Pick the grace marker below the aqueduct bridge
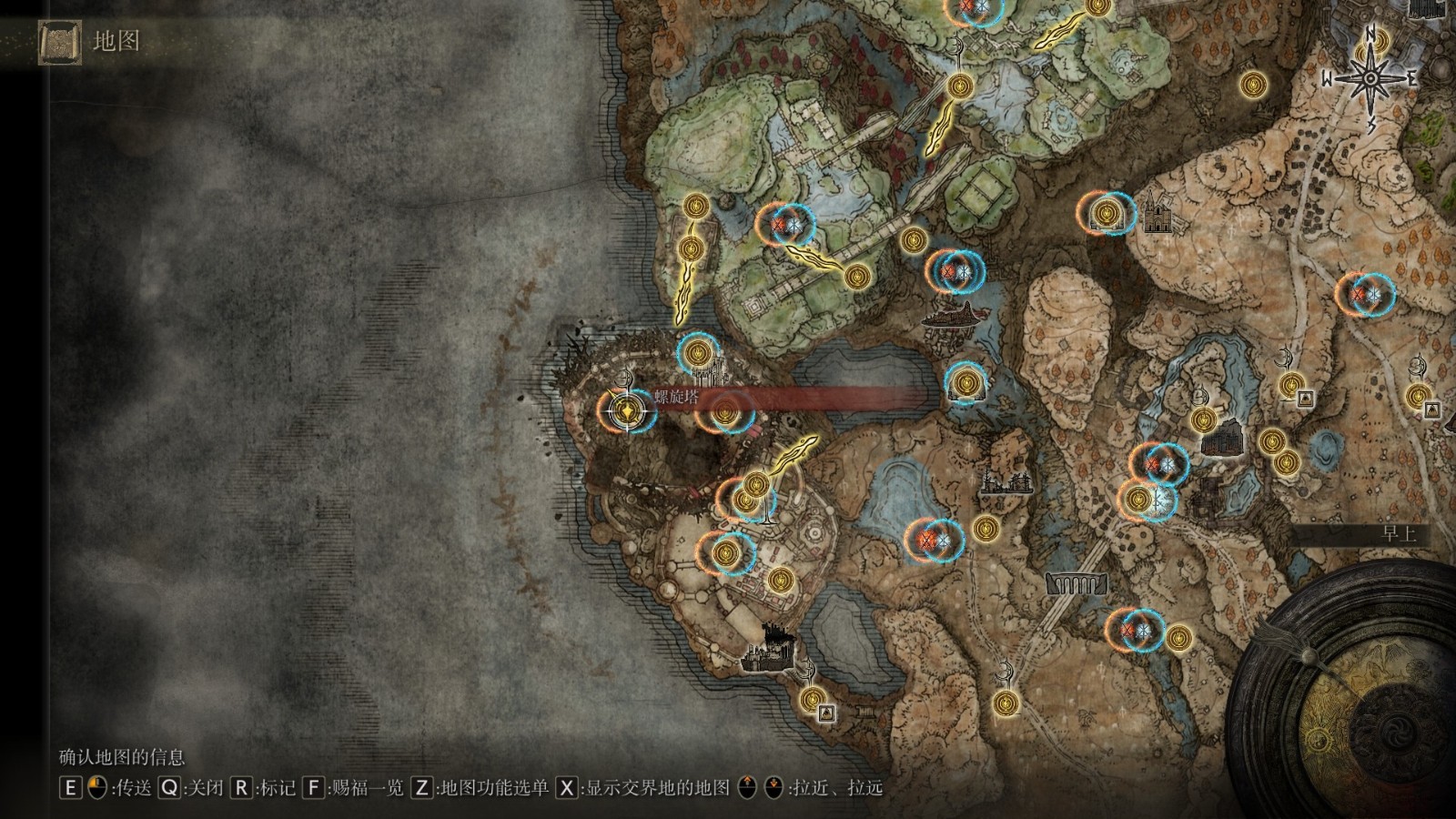The width and height of the screenshot is (1456, 819). (x=1005, y=703)
